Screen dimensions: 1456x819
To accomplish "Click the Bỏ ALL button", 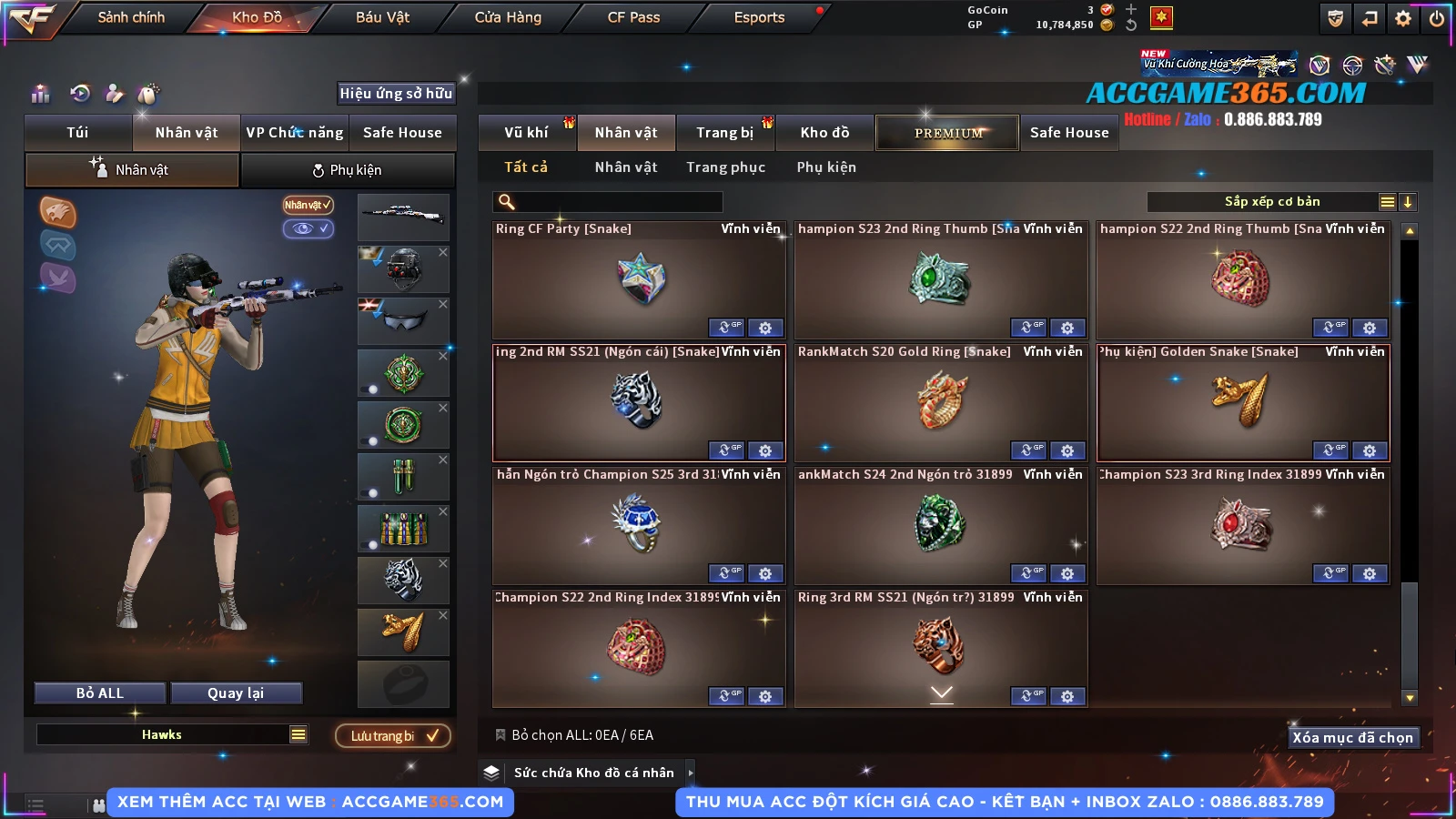I will coord(100,693).
